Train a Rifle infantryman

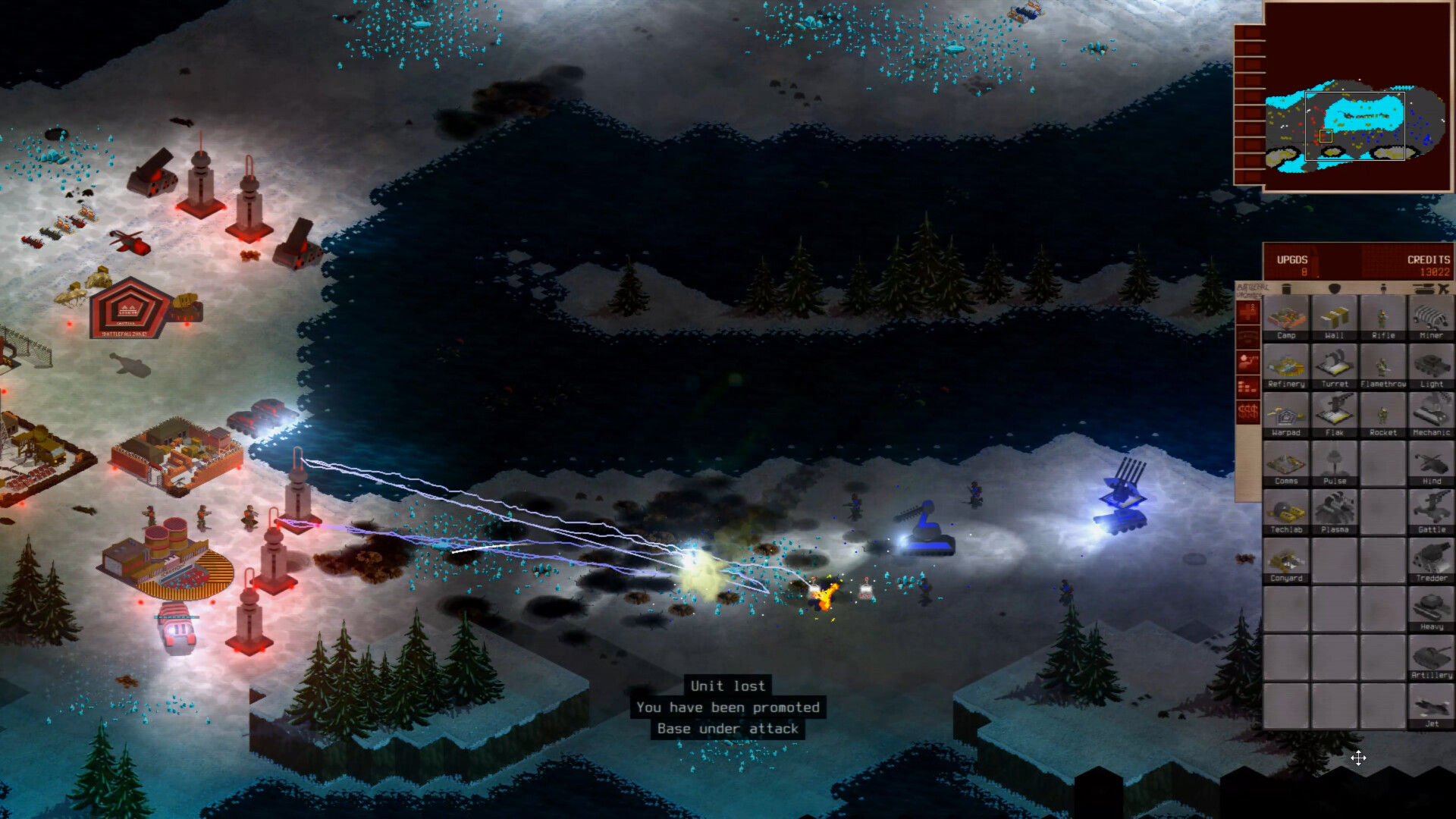coord(1383,317)
